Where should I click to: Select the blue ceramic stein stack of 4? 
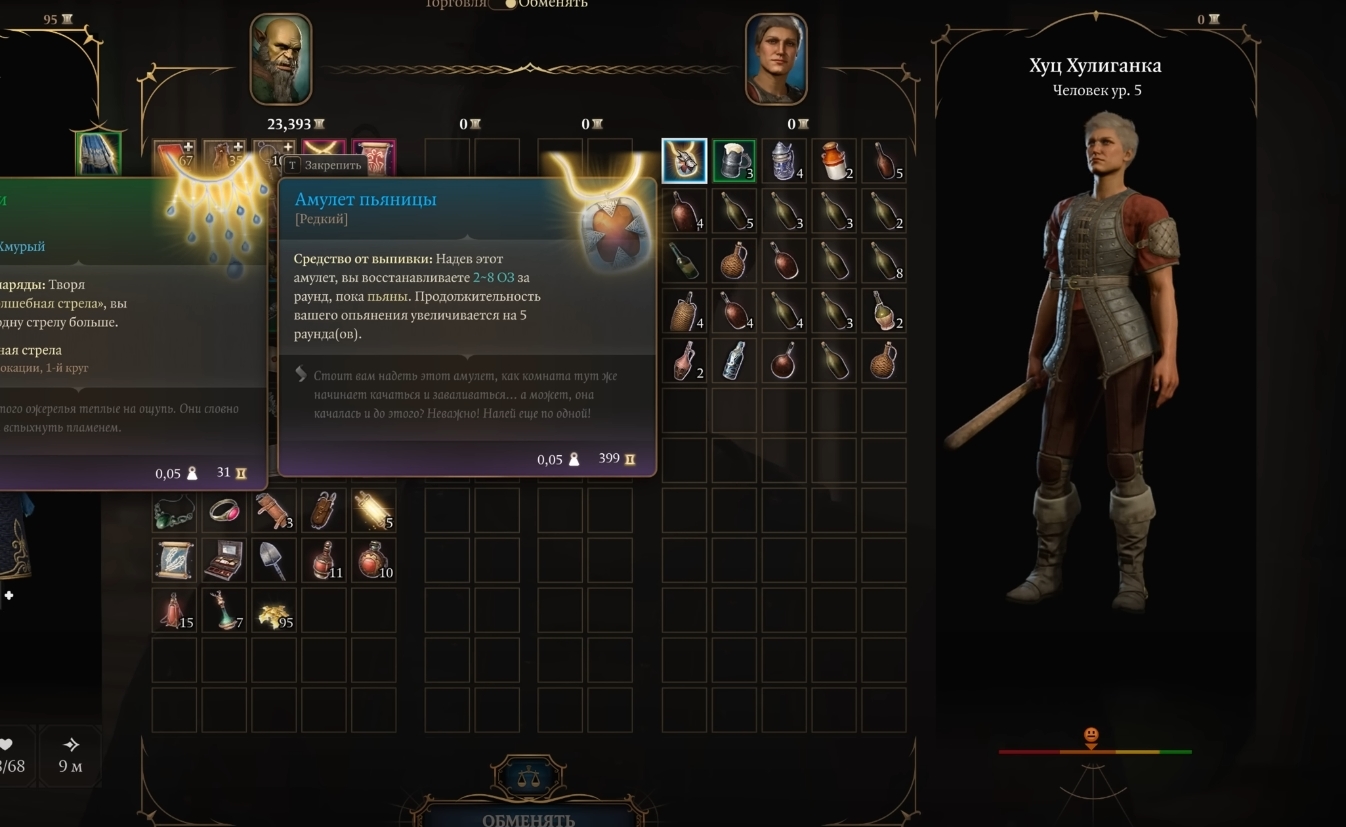(784, 161)
